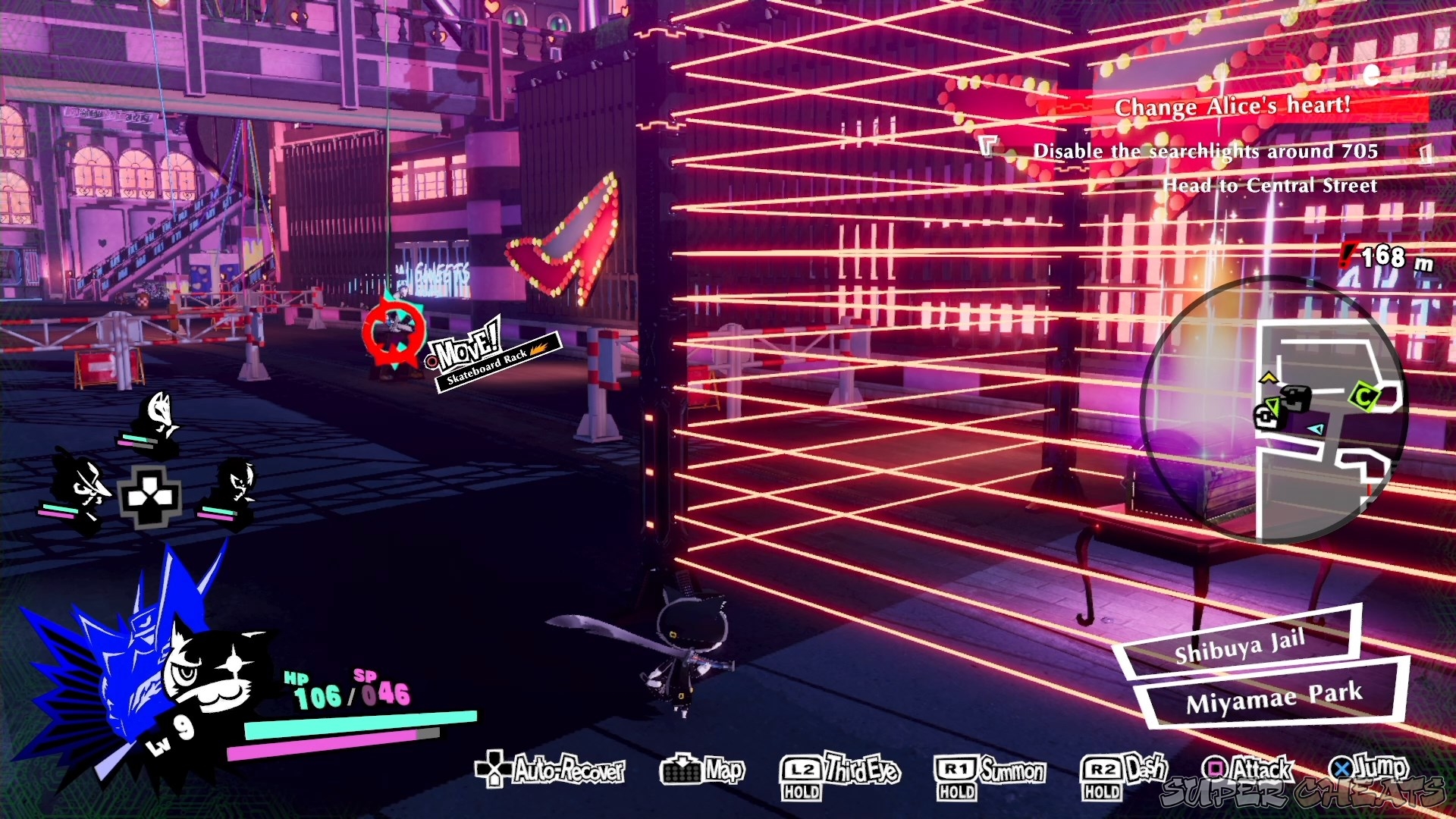The width and height of the screenshot is (1456, 819).
Task: Click the R1 Summon icon
Action: 958,771
